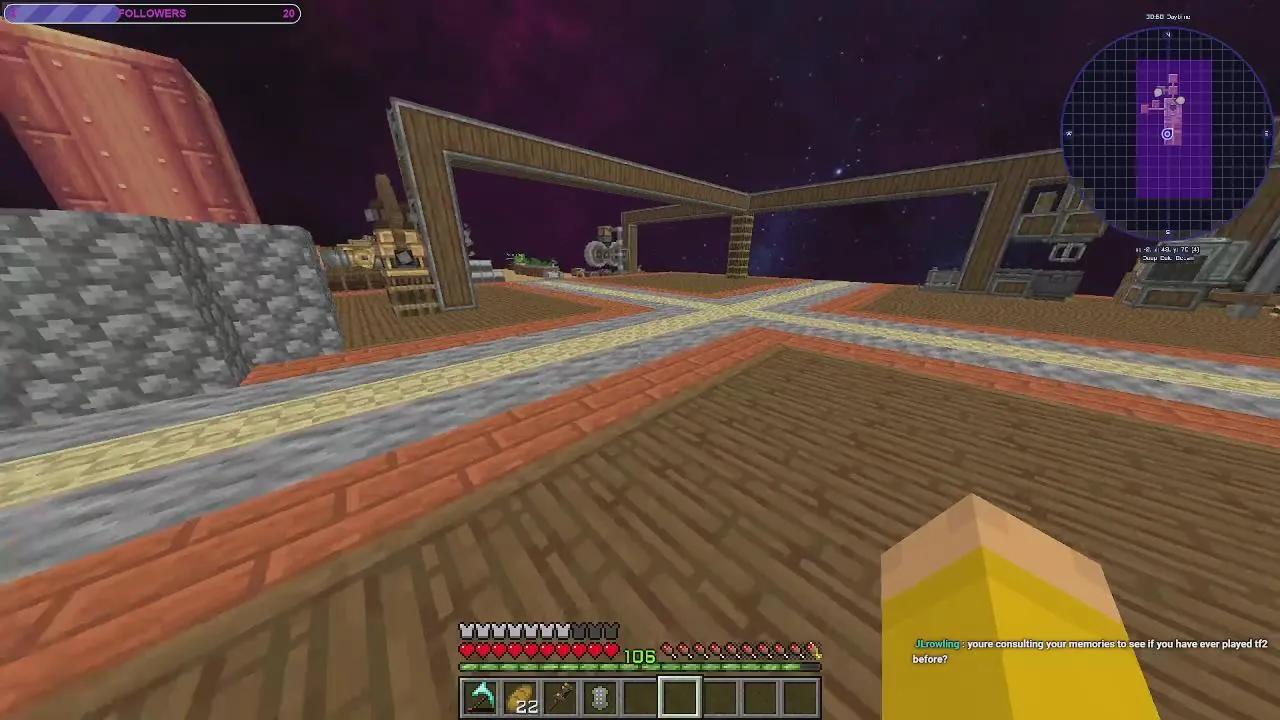Click the purple followers progress bar
1280x720 pixels.
coord(60,13)
